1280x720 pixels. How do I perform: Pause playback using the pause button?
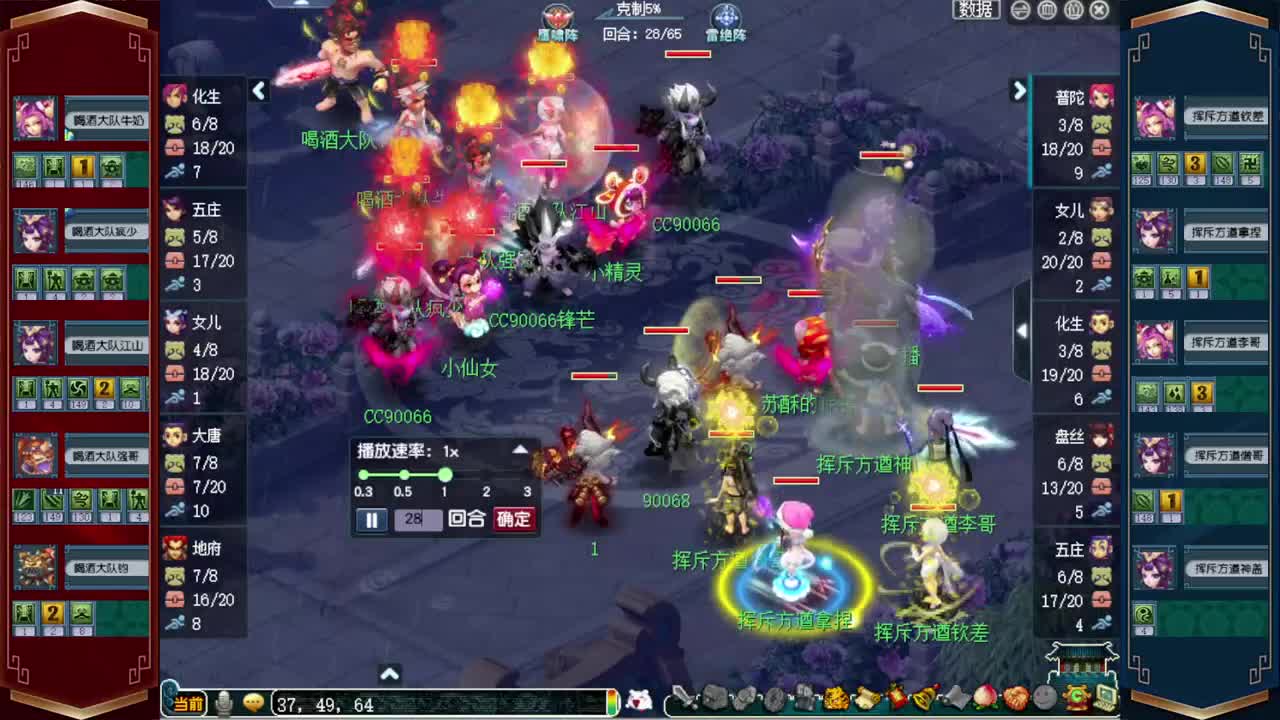coord(371,520)
